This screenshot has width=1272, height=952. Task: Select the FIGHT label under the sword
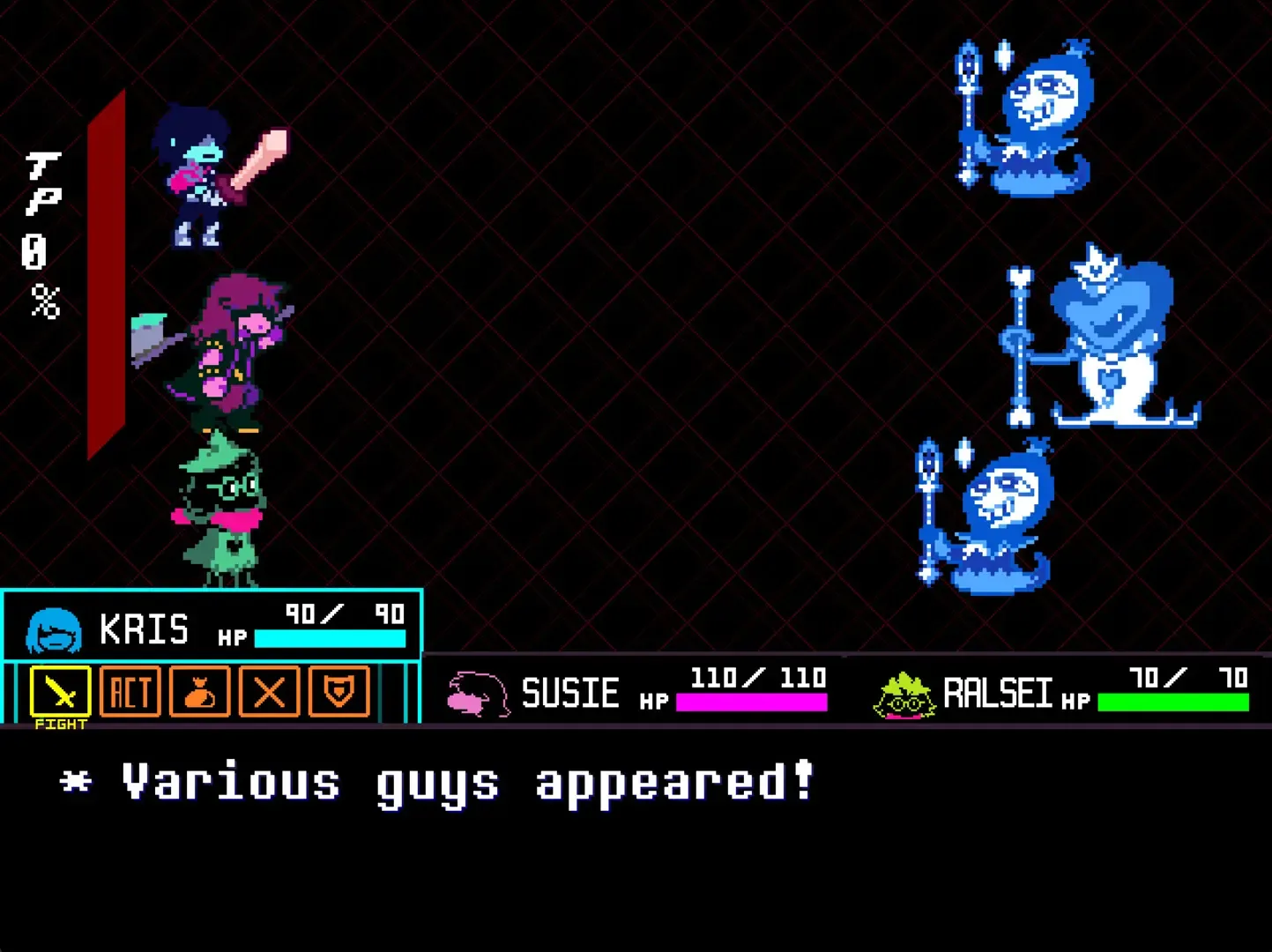pos(58,725)
